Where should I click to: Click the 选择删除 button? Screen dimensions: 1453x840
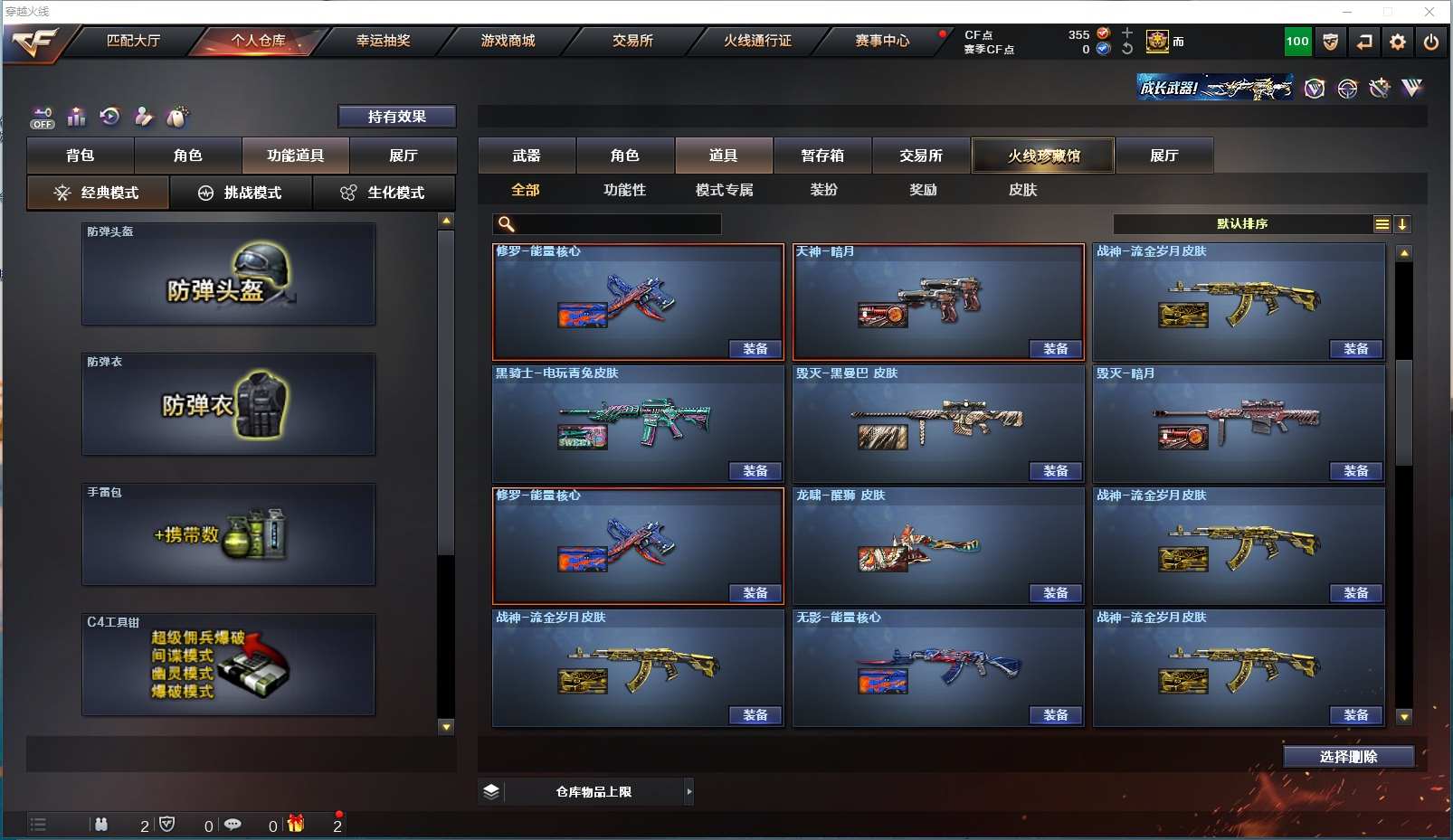pyautogui.click(x=1348, y=757)
